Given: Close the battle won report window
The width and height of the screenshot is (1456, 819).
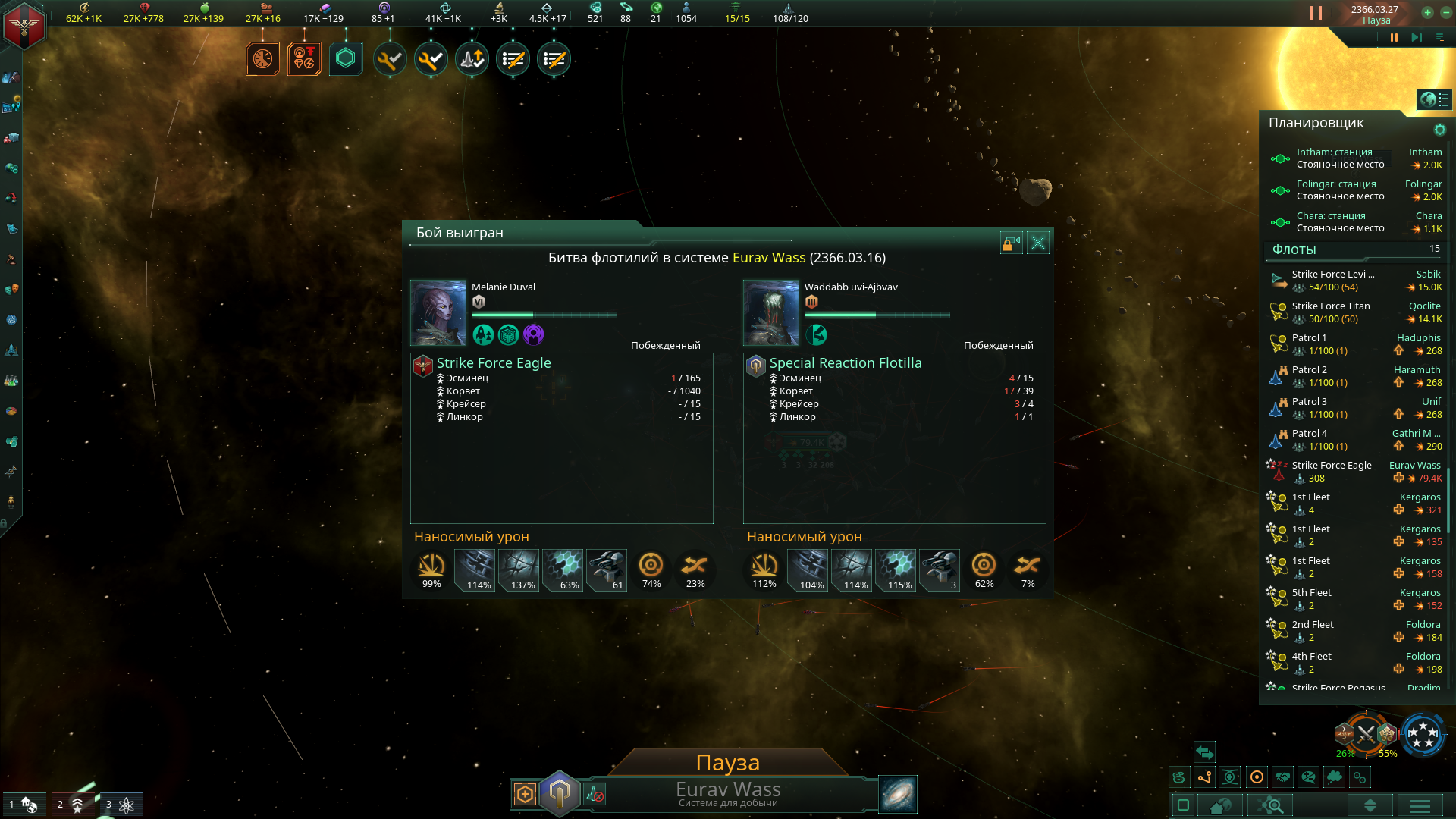Looking at the screenshot, I should click(1038, 243).
